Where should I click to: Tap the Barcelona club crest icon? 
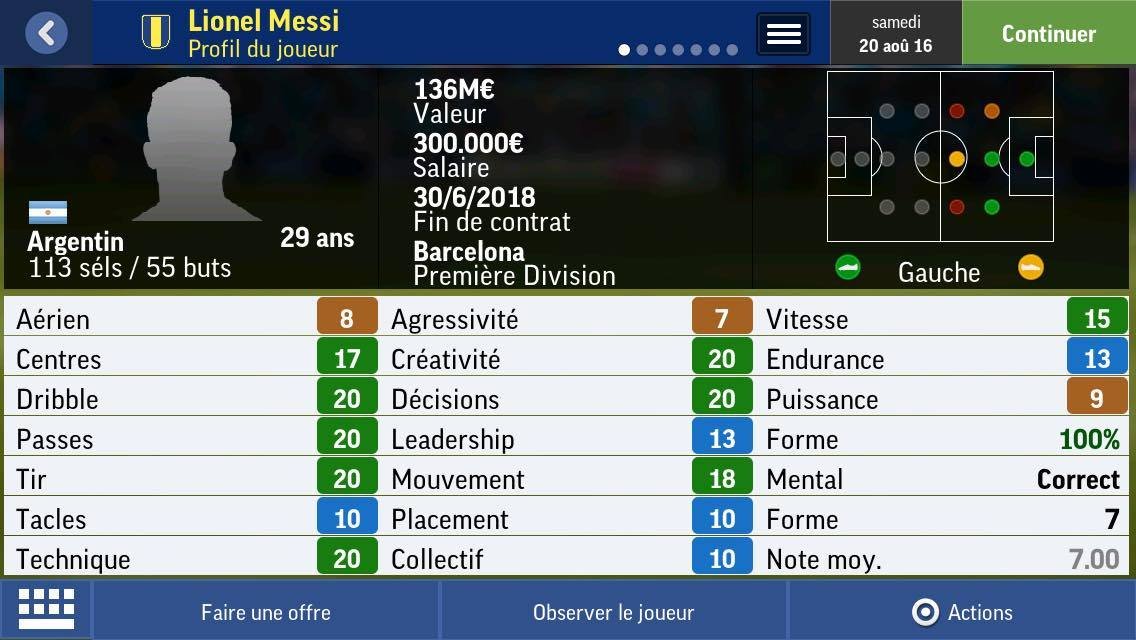coord(156,32)
